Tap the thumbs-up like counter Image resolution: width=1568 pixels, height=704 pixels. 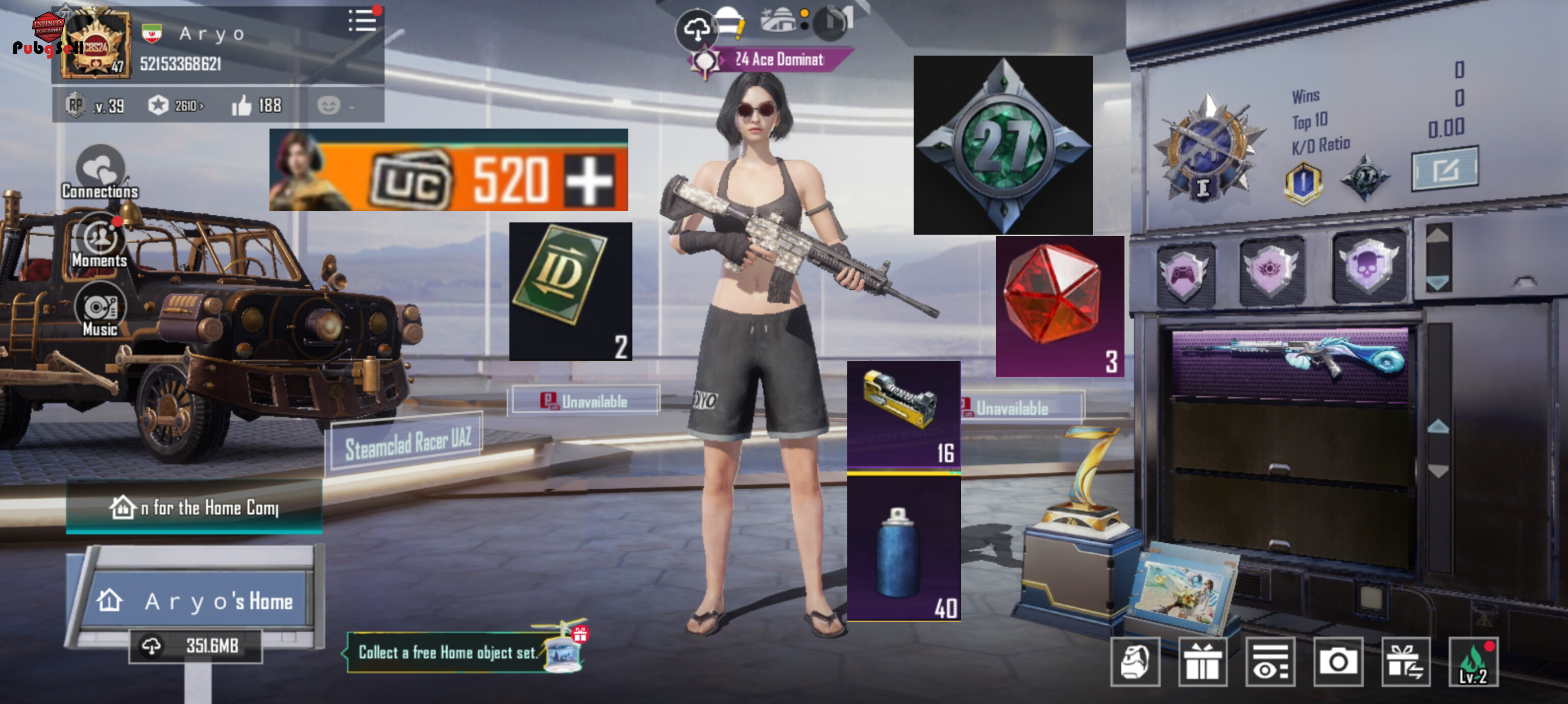coord(256,106)
